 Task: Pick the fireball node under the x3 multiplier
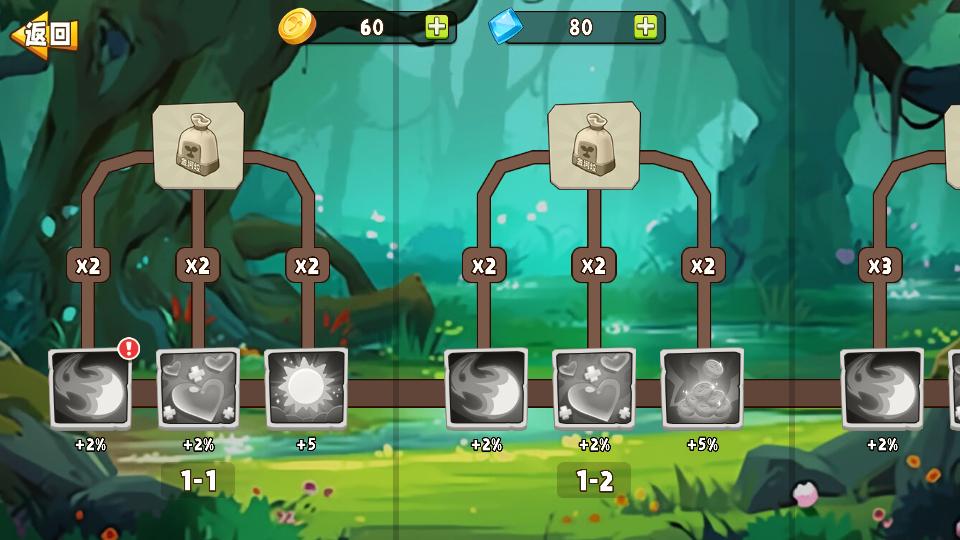click(x=881, y=388)
